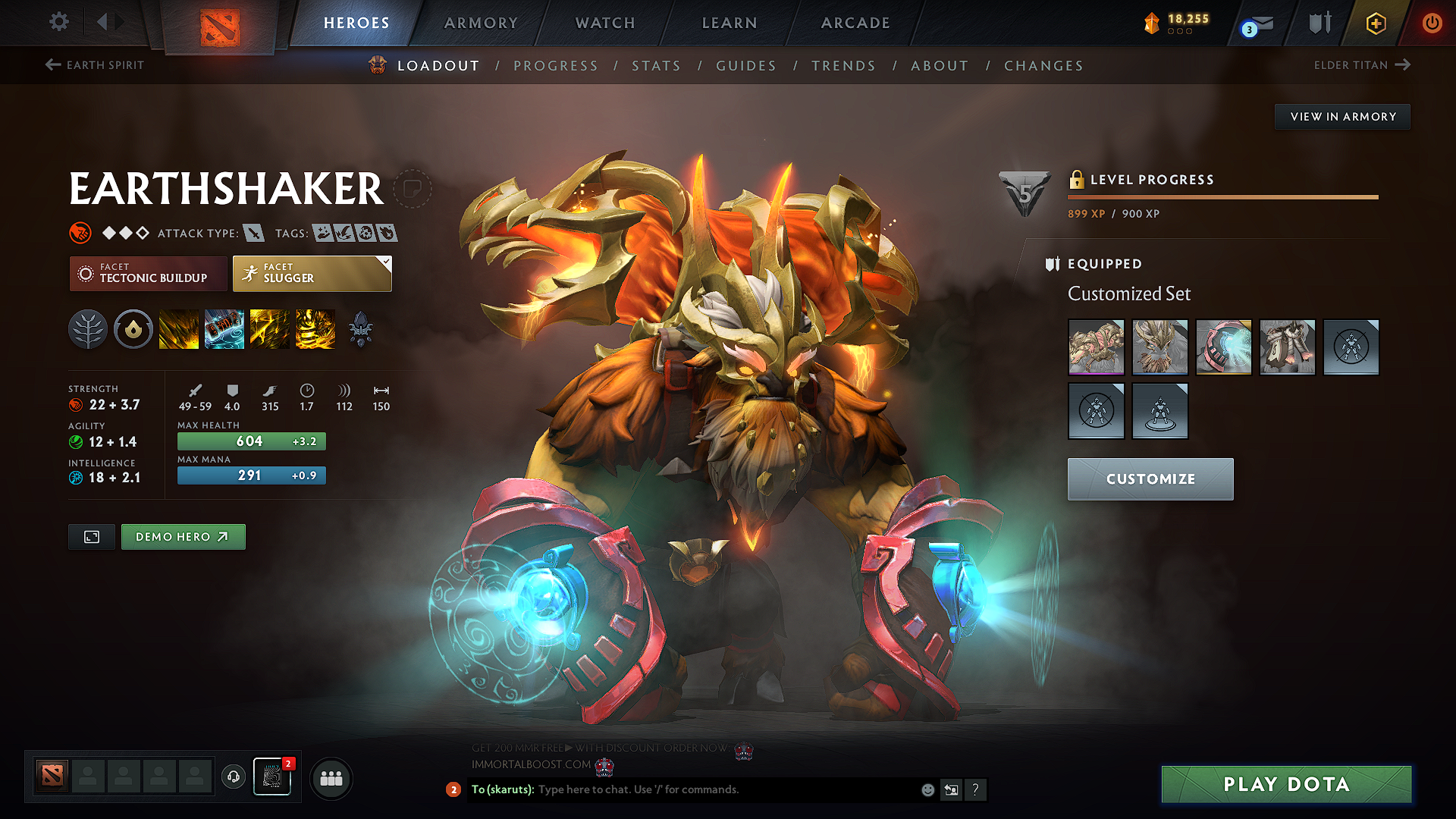Select the Tectonic Buildup facet
The height and width of the screenshot is (819, 1456).
[x=148, y=274]
